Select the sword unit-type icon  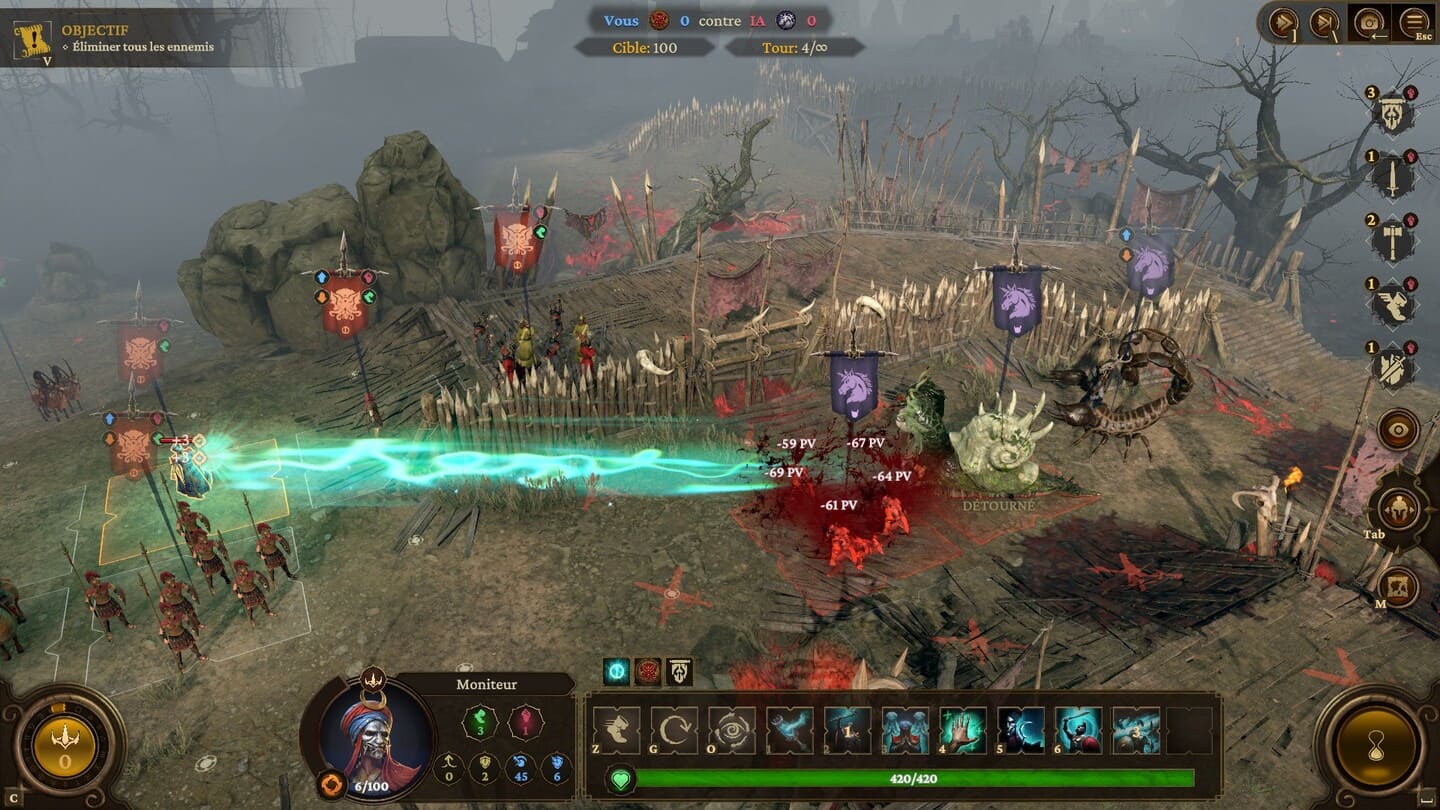point(1391,177)
